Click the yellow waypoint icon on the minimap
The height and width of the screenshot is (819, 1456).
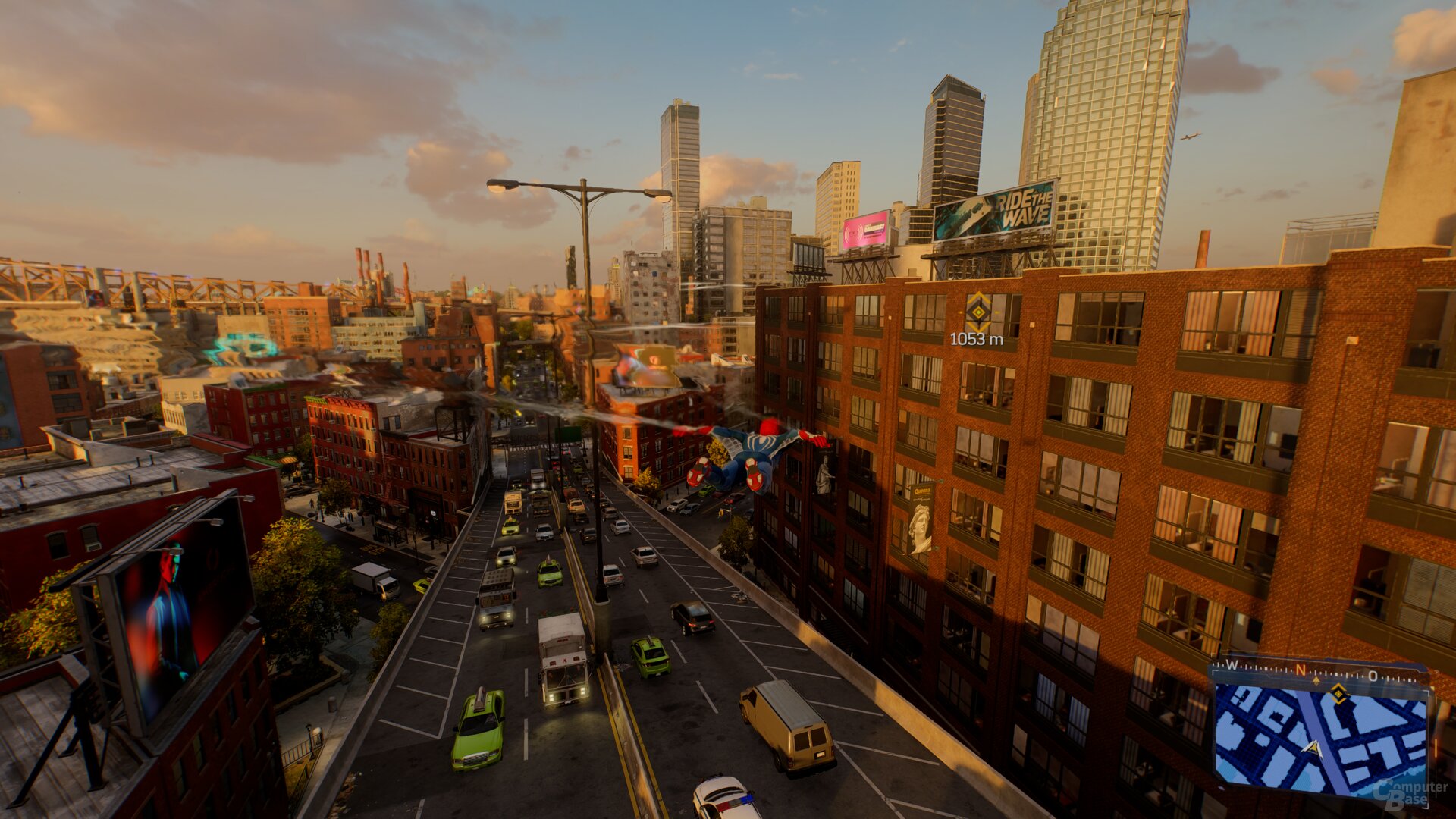1339,694
